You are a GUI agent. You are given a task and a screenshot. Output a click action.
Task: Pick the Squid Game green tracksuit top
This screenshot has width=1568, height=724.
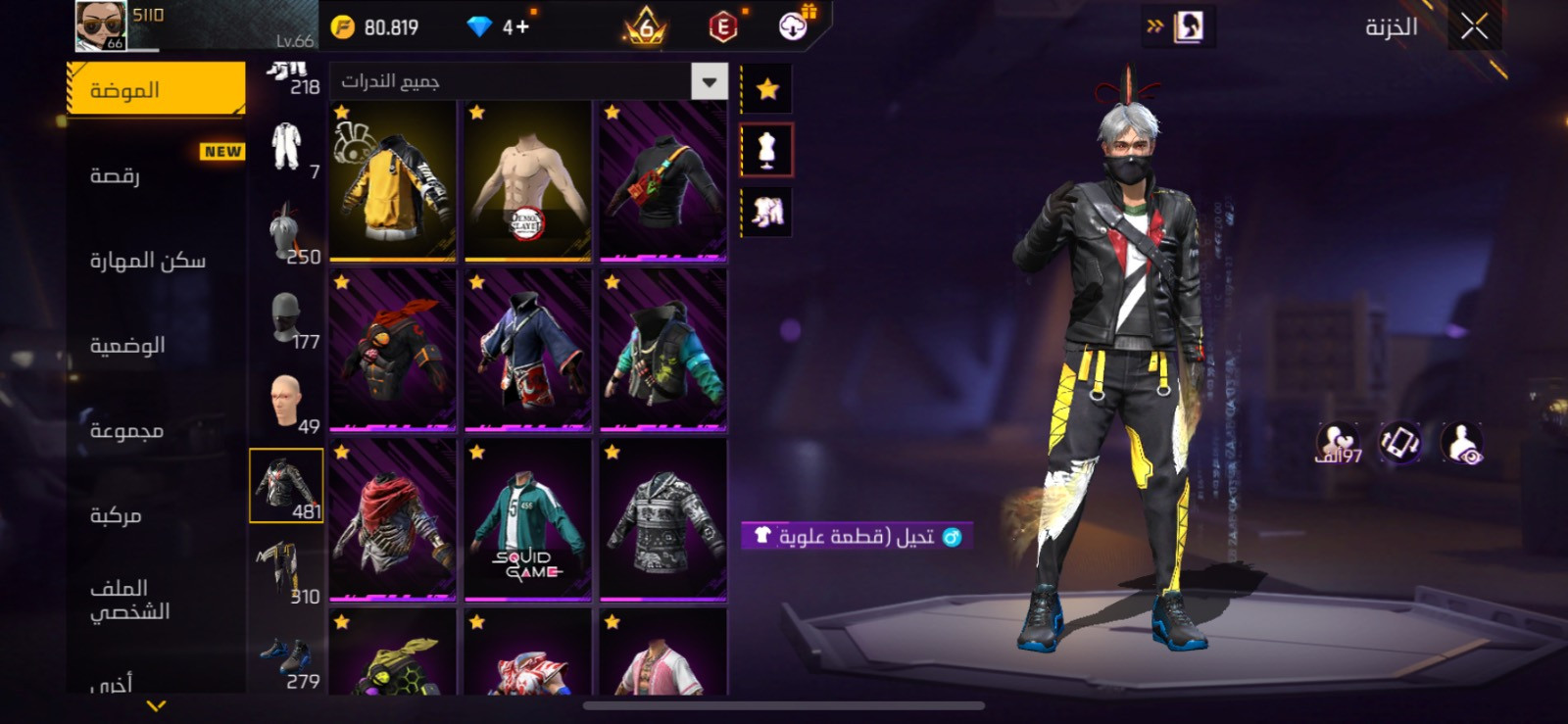coord(527,520)
